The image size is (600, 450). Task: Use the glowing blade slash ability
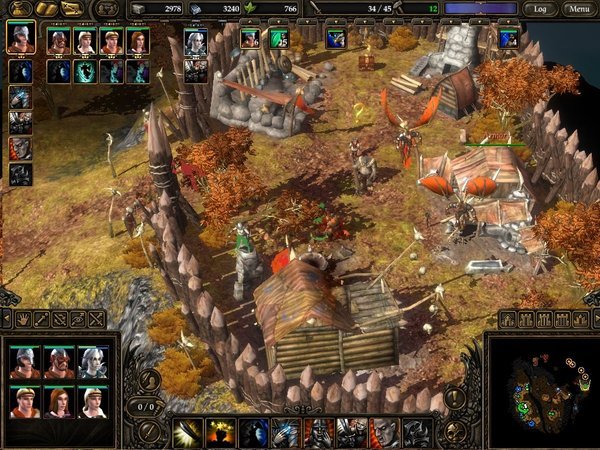pyautogui.click(x=187, y=432)
